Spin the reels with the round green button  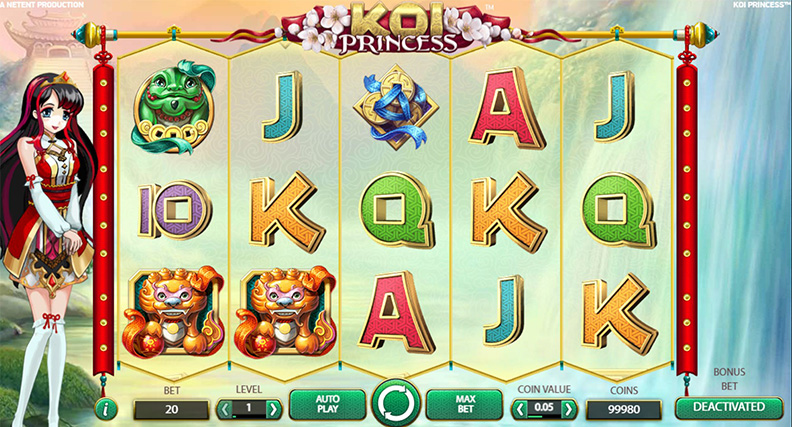pos(396,405)
